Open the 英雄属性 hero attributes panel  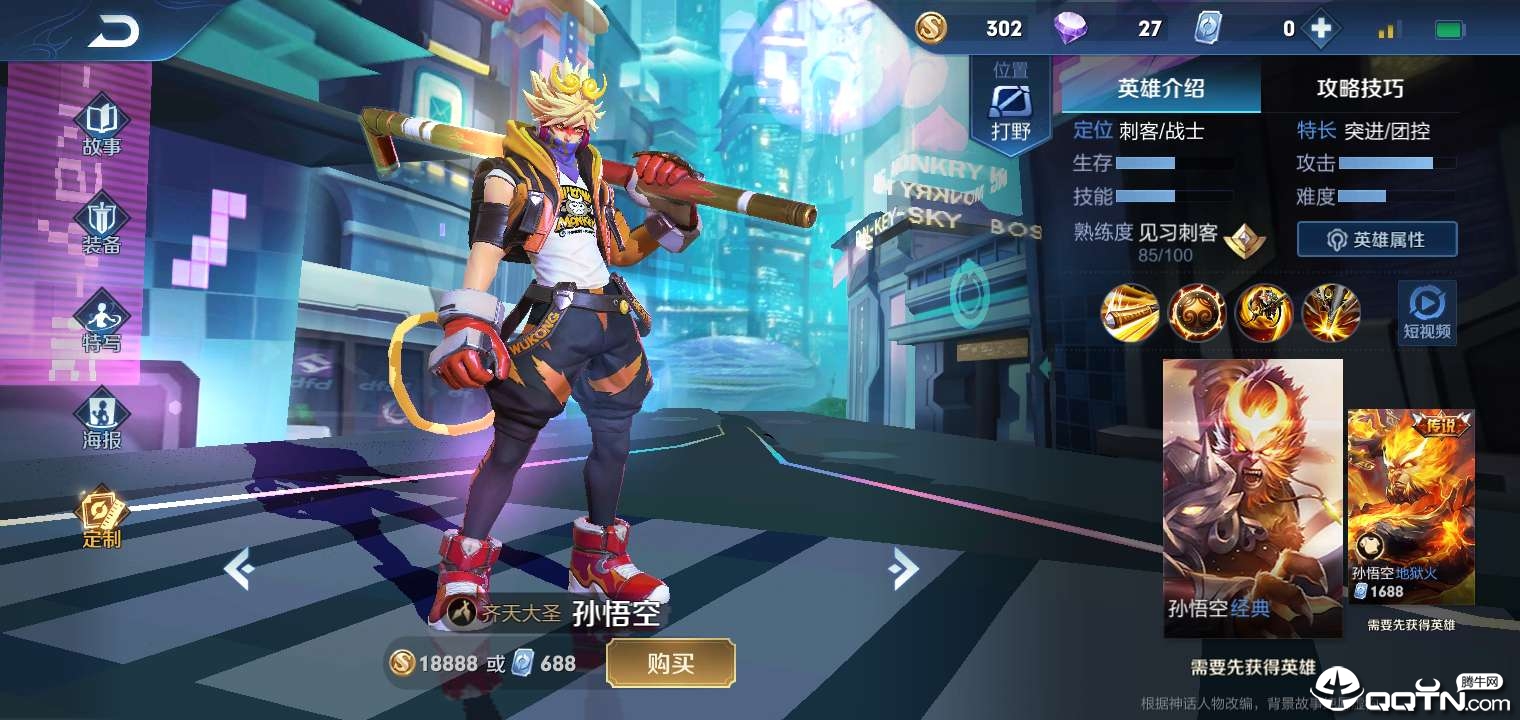click(1376, 240)
